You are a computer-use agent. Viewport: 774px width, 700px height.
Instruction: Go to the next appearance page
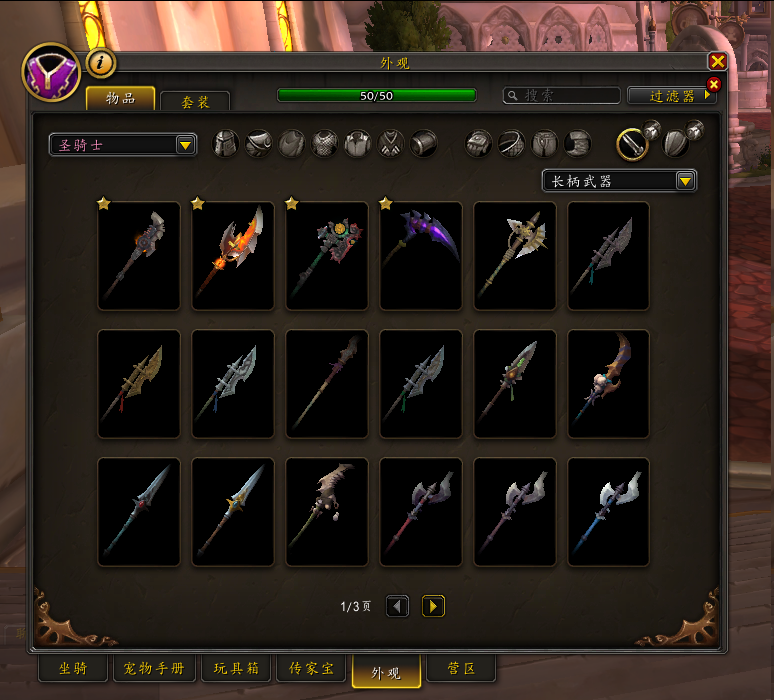click(x=433, y=606)
